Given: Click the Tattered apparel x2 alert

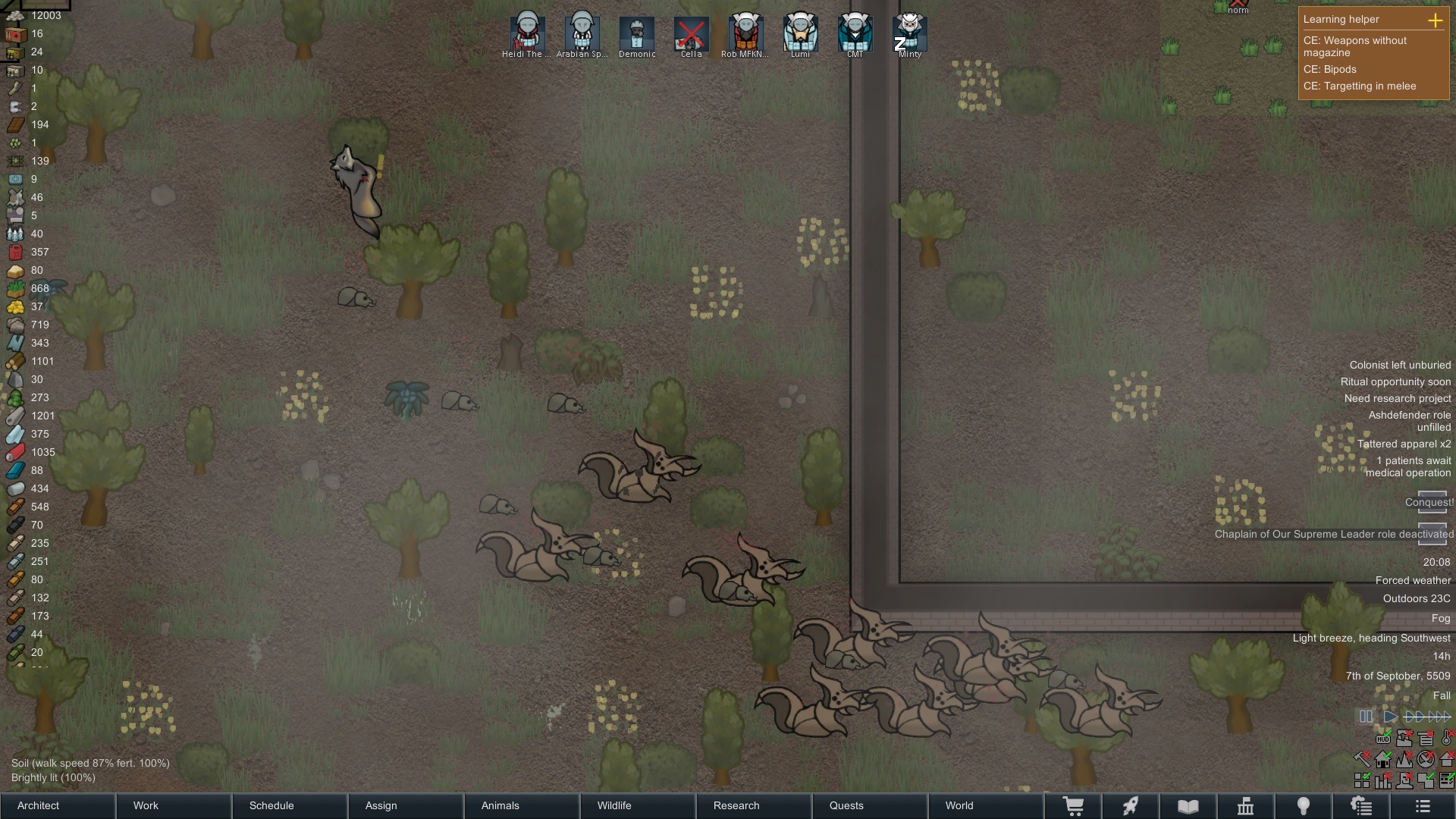Looking at the screenshot, I should tap(1404, 444).
